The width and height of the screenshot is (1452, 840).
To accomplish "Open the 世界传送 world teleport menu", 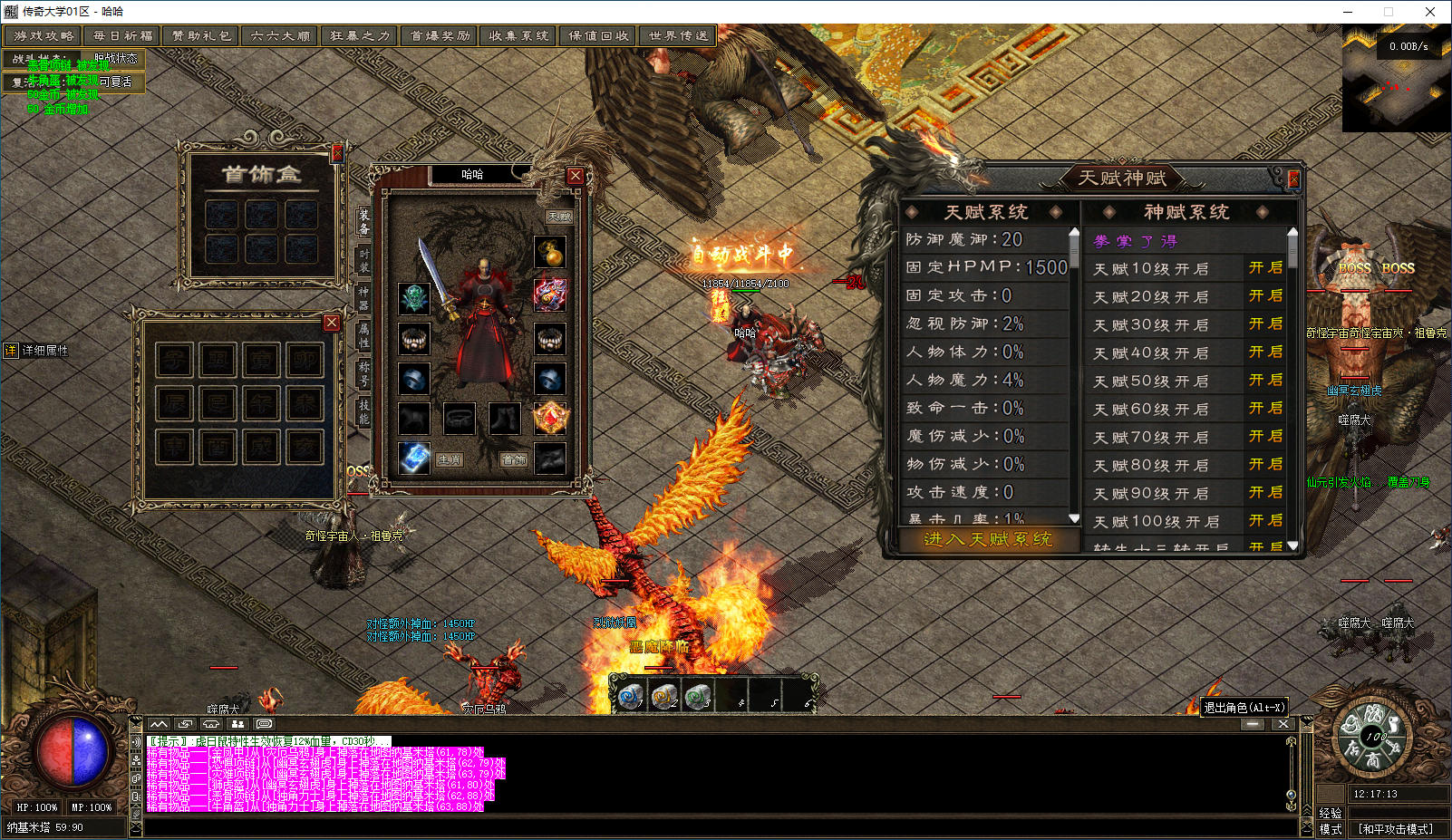I will click(679, 36).
